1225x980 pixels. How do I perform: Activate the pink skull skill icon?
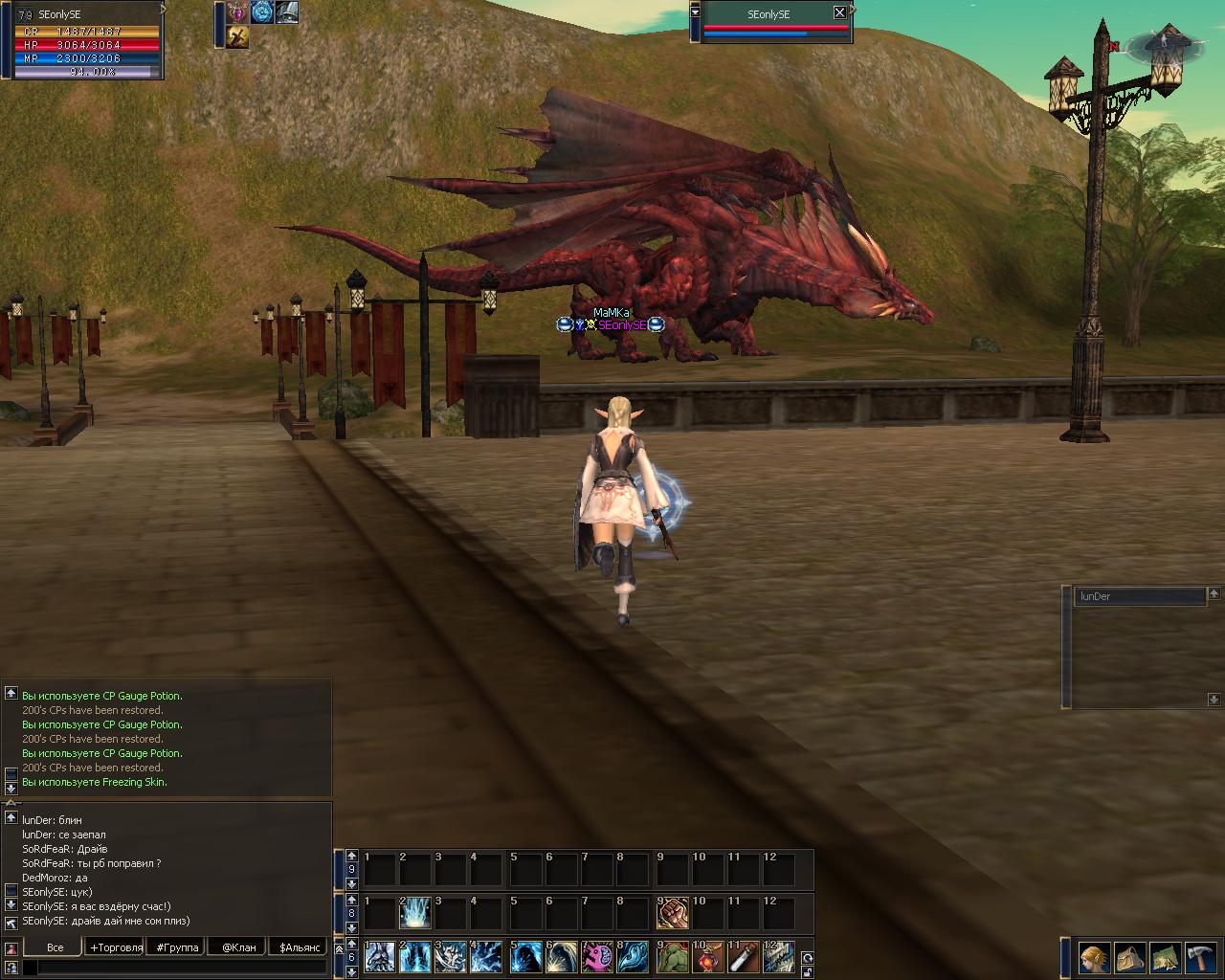click(x=598, y=958)
